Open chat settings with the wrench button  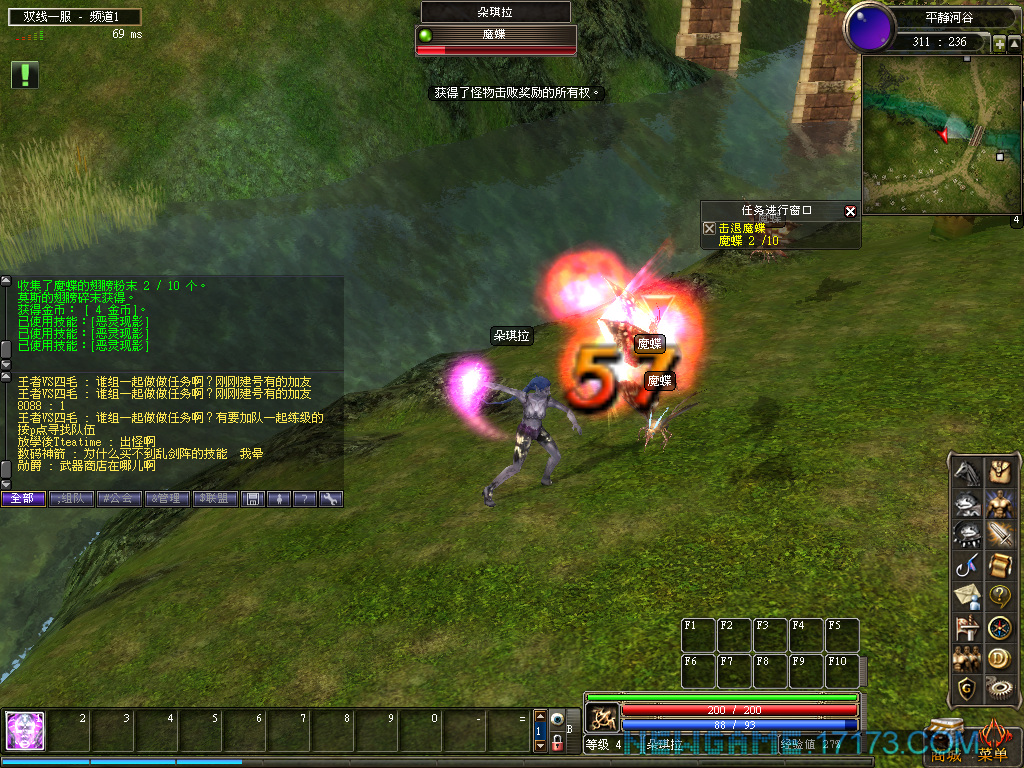tap(330, 498)
